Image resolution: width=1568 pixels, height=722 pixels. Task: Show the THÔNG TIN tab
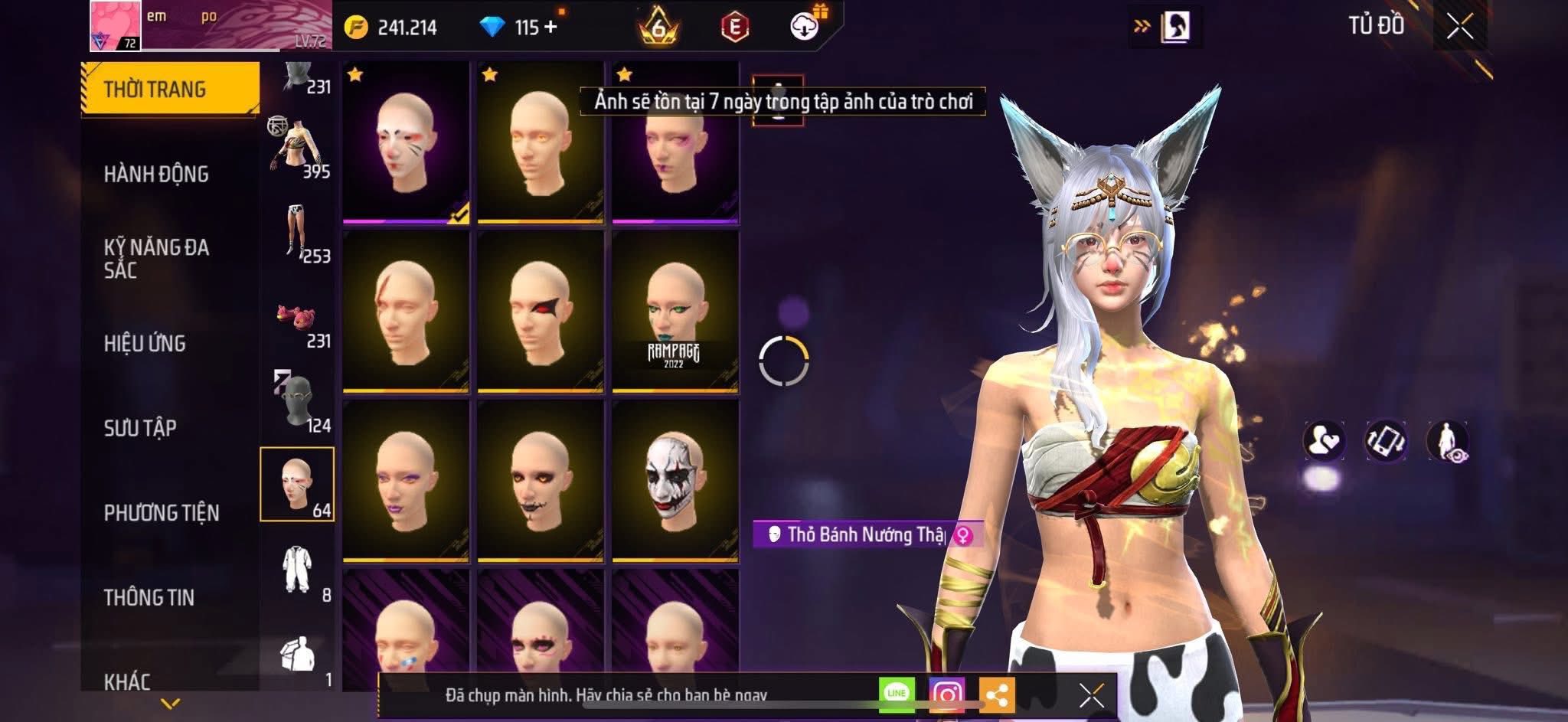click(149, 597)
